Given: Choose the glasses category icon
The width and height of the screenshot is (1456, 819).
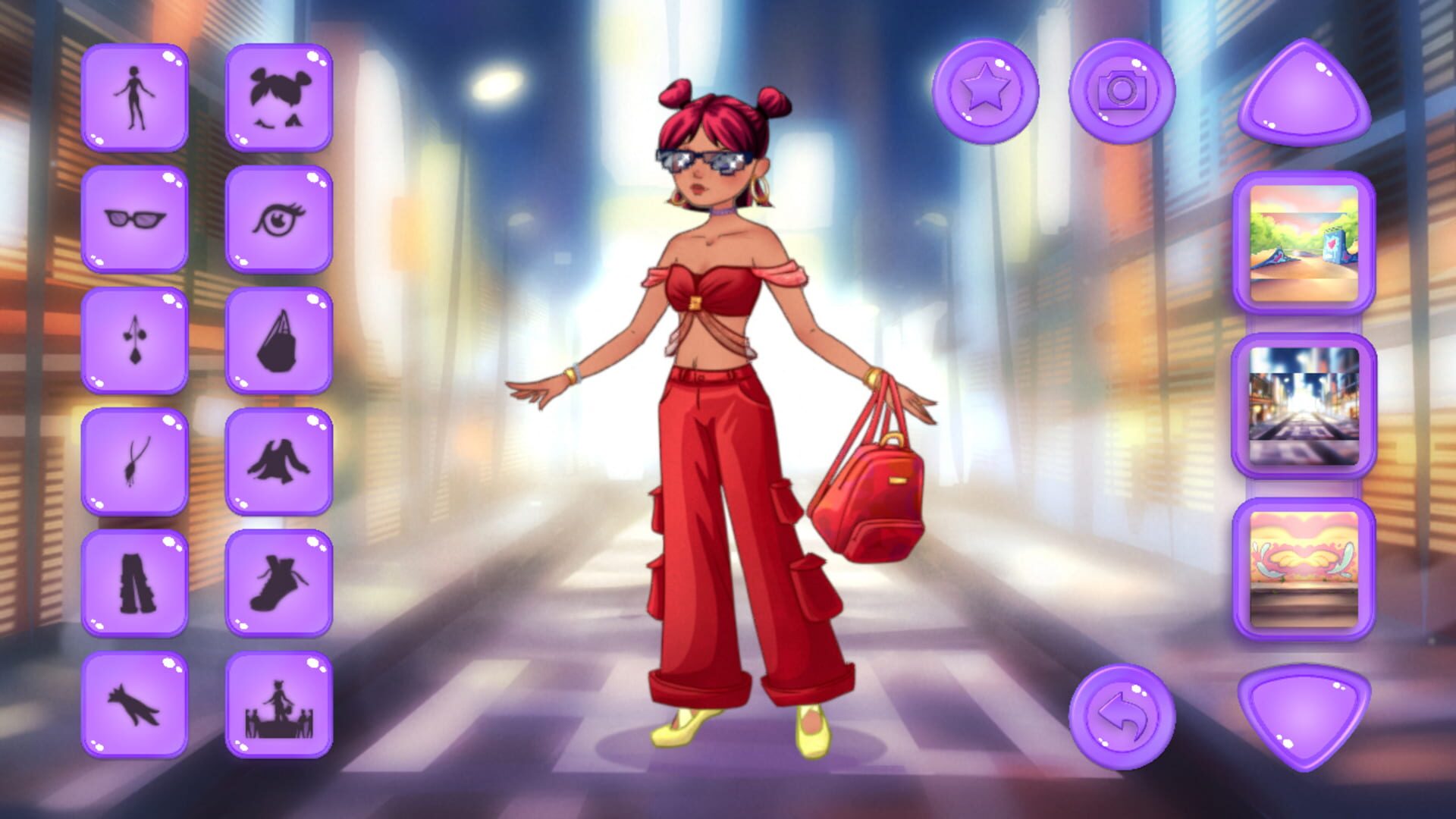Looking at the screenshot, I should coord(135,218).
